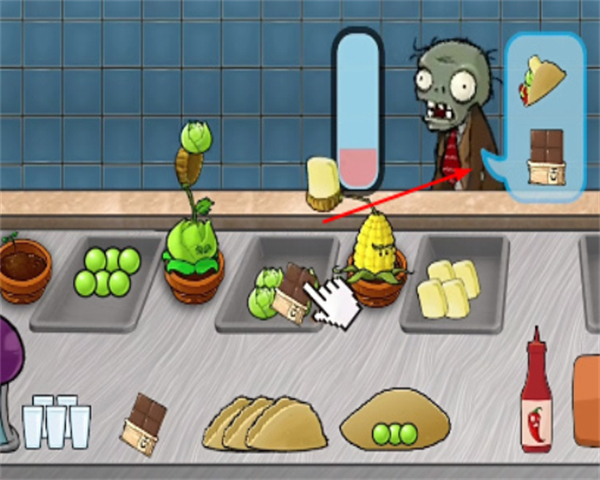Select the butter pats tray

click(446, 286)
